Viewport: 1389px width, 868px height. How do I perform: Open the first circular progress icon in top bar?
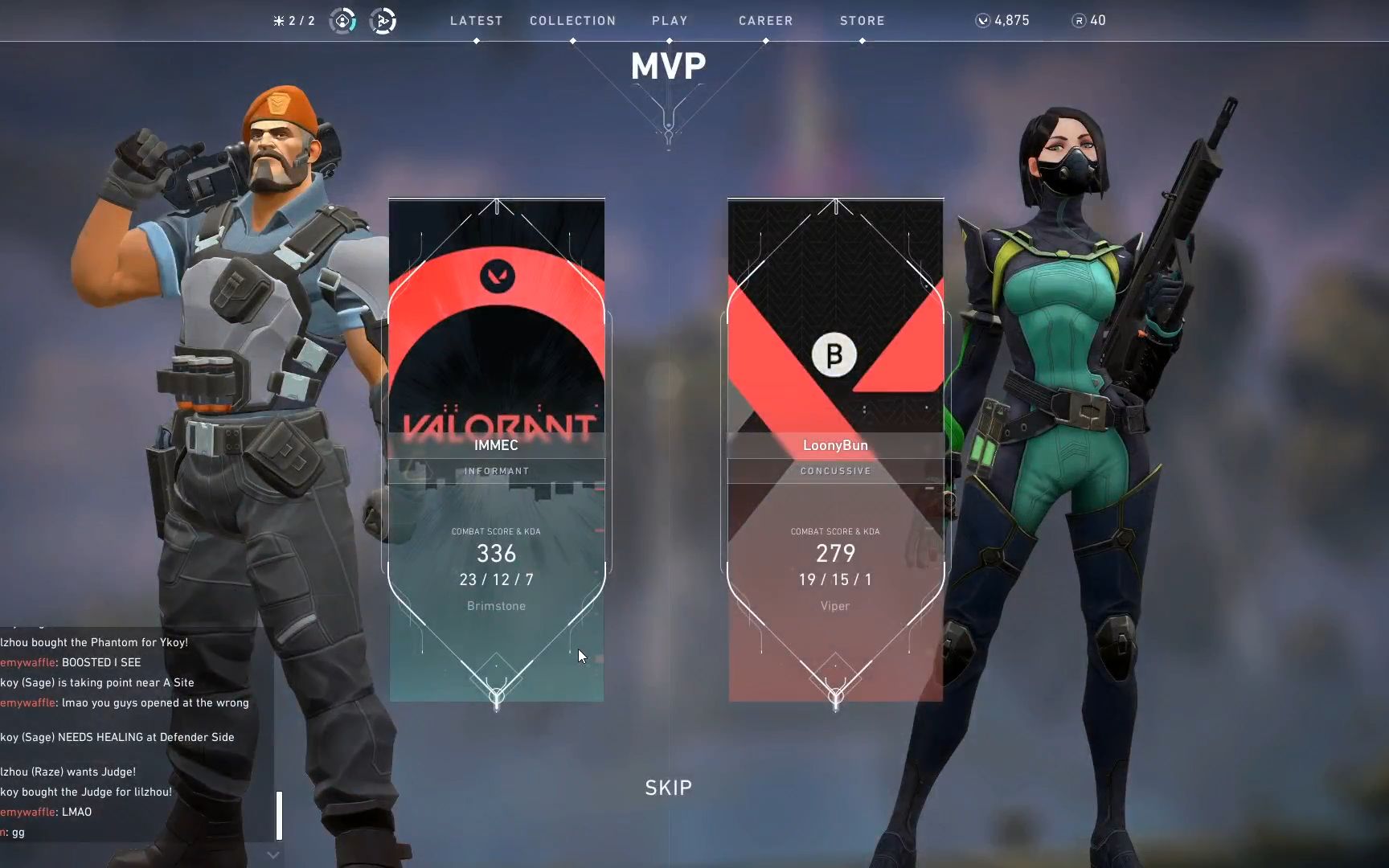343,21
